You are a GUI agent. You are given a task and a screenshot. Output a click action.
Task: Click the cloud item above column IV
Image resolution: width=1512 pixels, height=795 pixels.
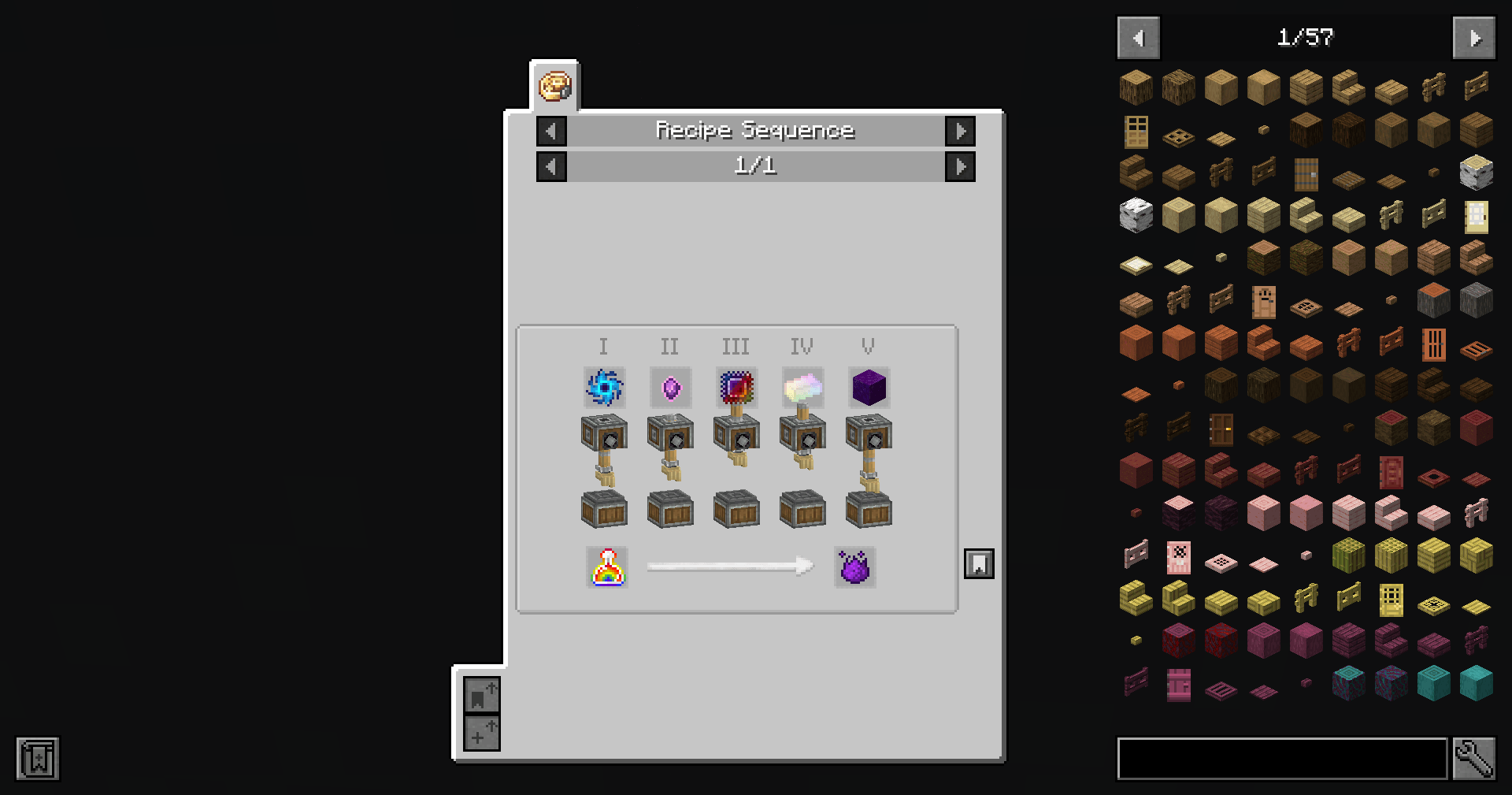point(802,387)
